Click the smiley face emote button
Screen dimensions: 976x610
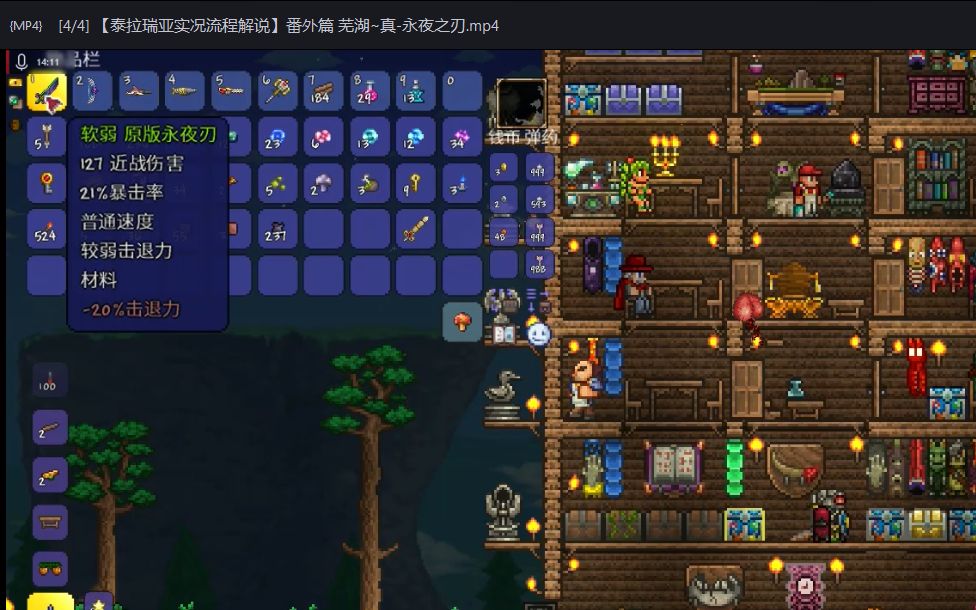539,333
